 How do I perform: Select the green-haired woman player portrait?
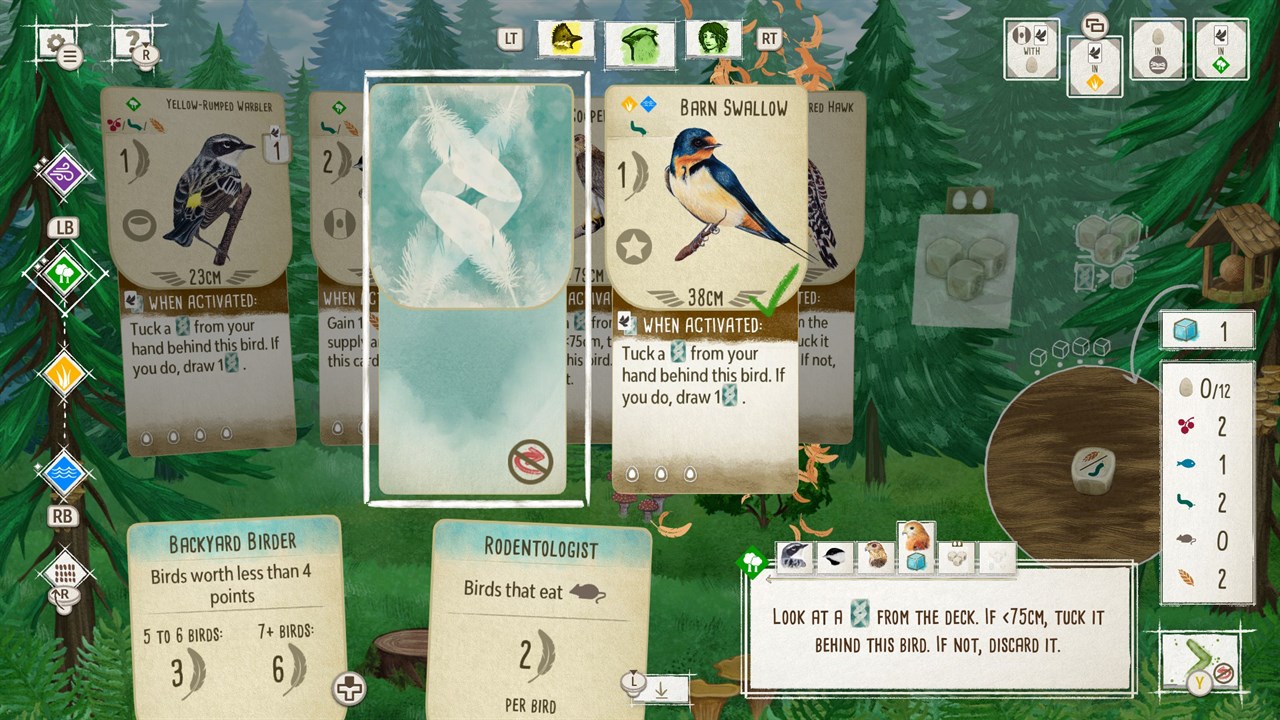coord(713,39)
